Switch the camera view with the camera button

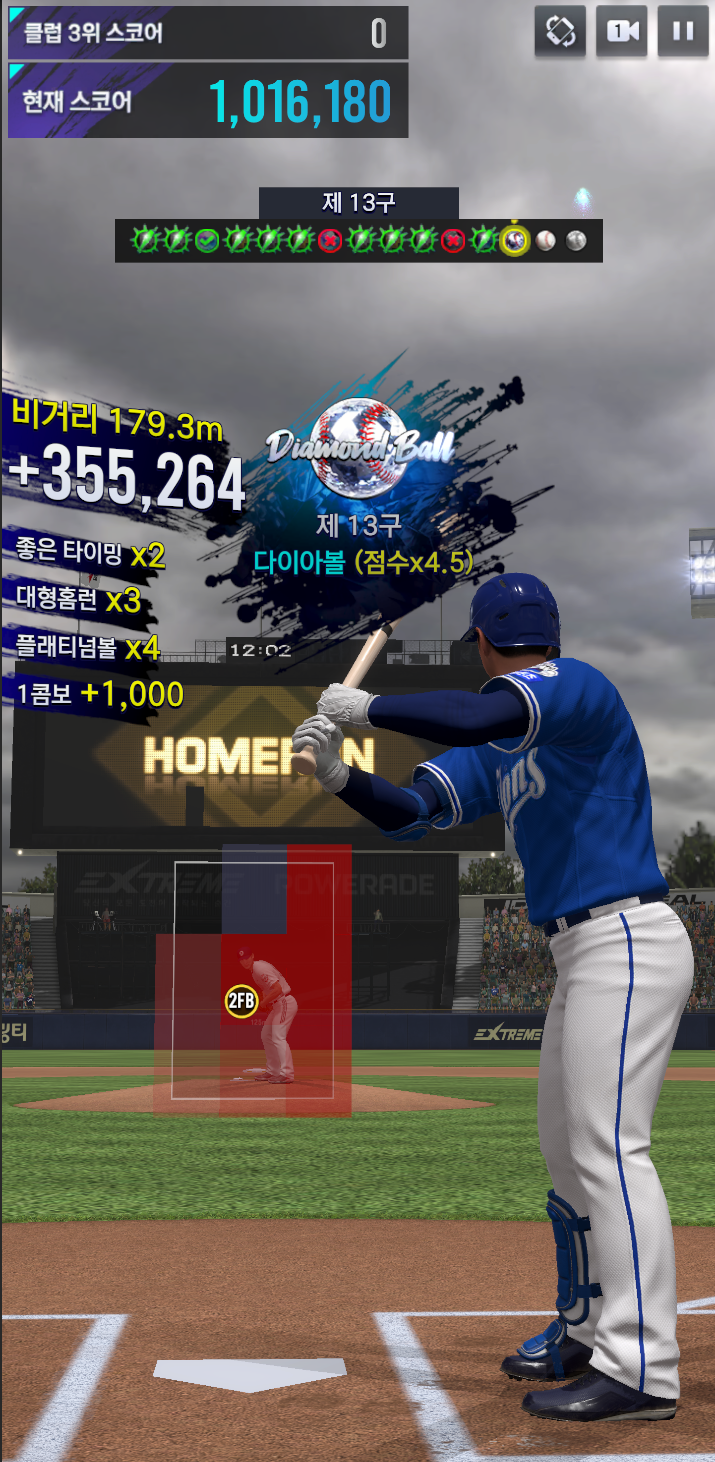[x=621, y=31]
